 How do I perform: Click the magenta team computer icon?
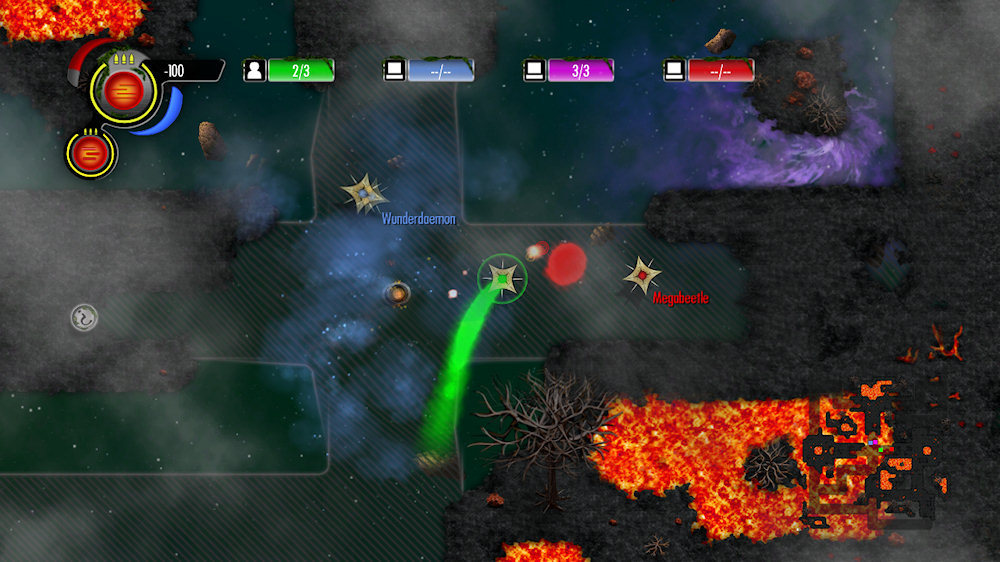pos(535,70)
